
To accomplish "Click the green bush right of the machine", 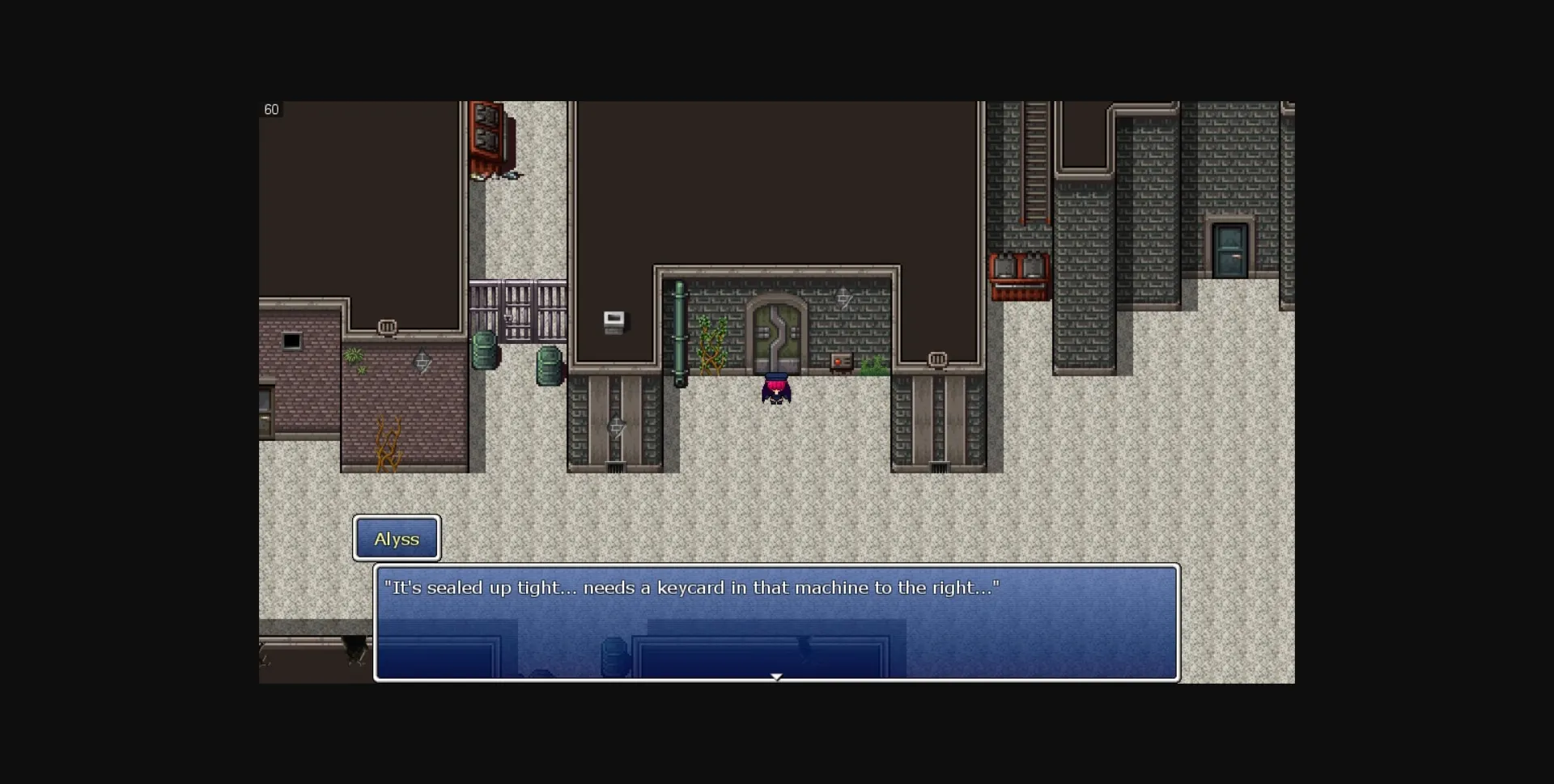I will tap(876, 366).
